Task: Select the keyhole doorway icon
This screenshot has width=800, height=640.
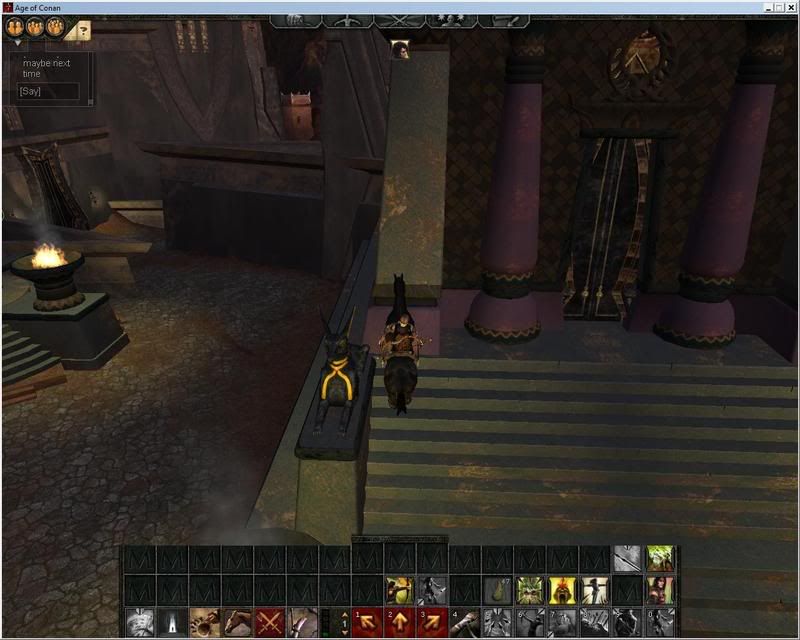Action: click(x=172, y=622)
